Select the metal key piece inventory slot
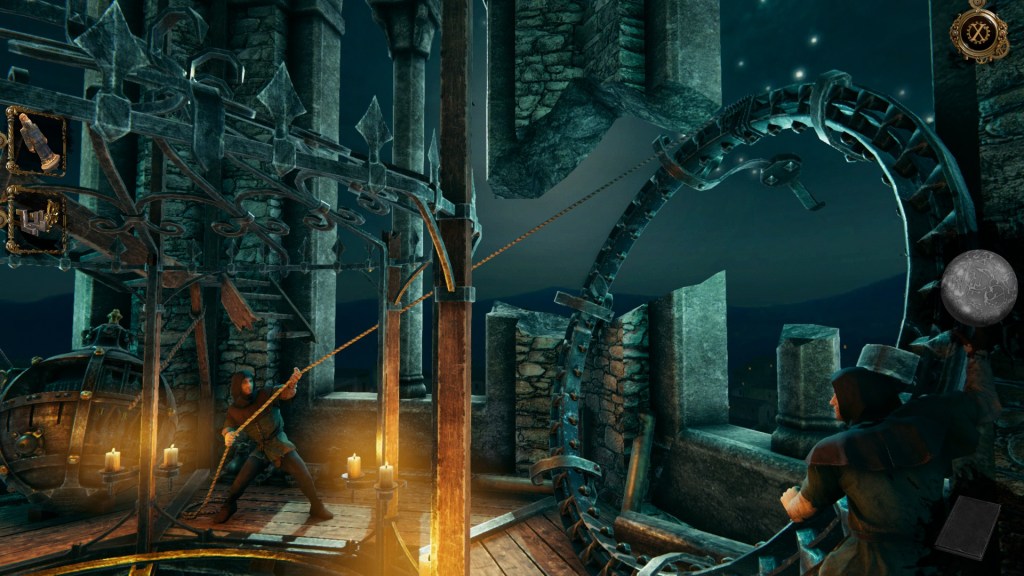Viewport: 1024px width, 576px height. click(37, 218)
